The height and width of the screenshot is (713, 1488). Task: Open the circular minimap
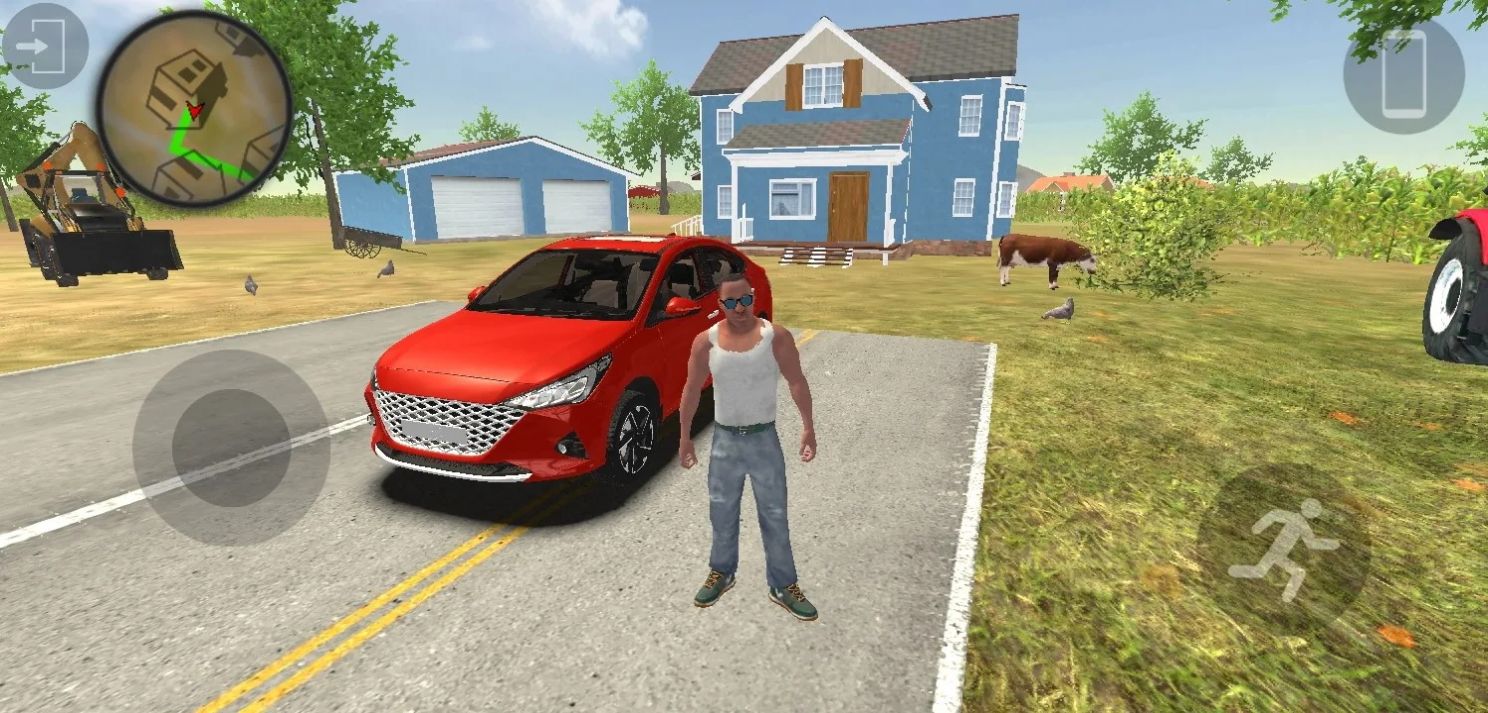click(x=194, y=108)
